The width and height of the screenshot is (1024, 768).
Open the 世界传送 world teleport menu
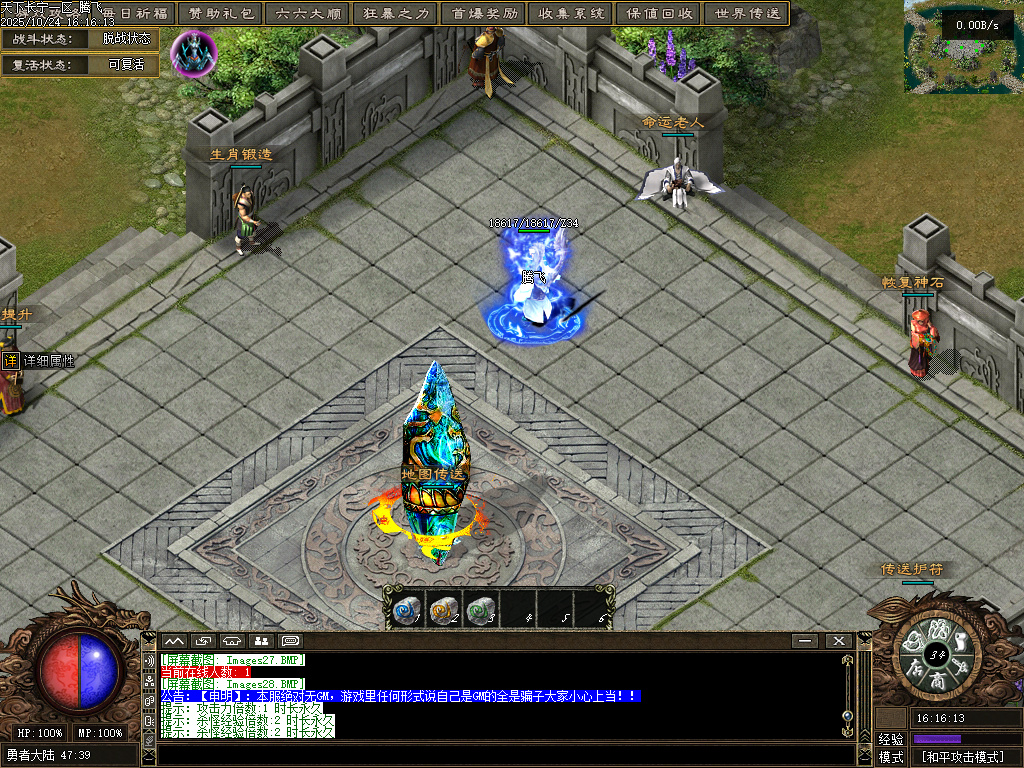(744, 14)
